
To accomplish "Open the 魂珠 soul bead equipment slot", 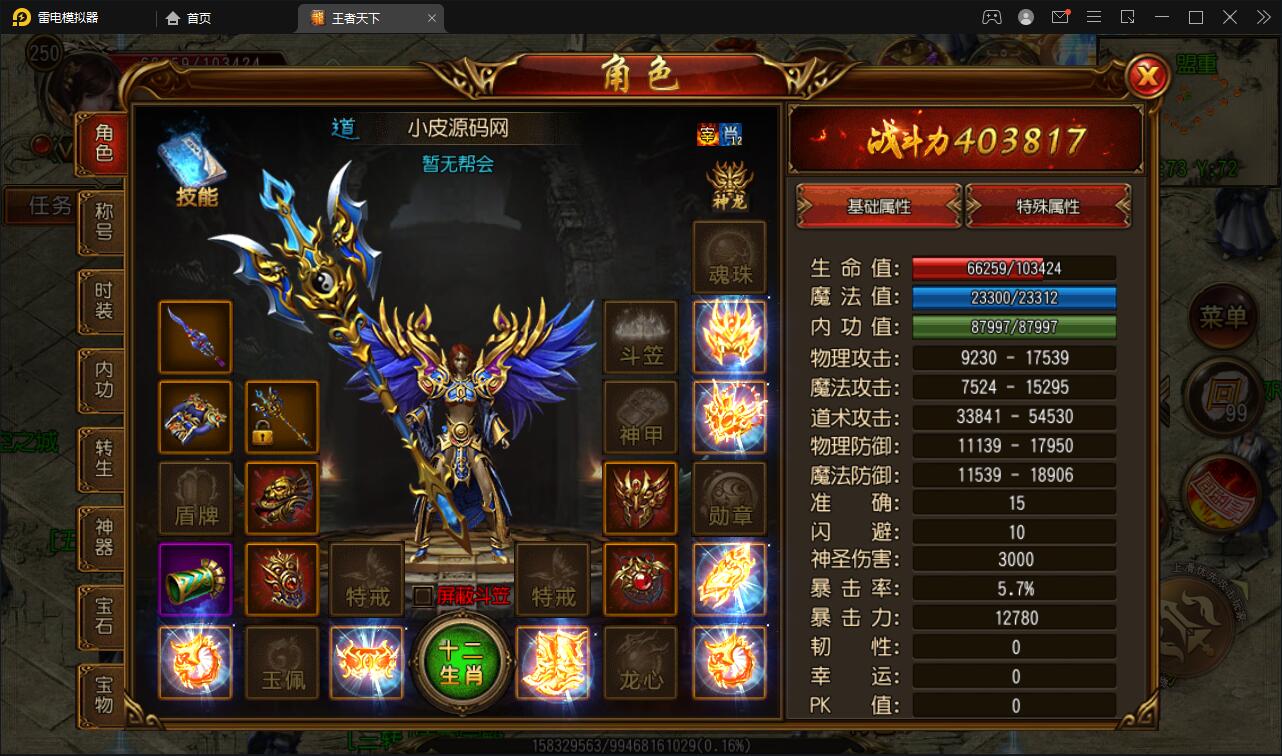I will point(729,257).
